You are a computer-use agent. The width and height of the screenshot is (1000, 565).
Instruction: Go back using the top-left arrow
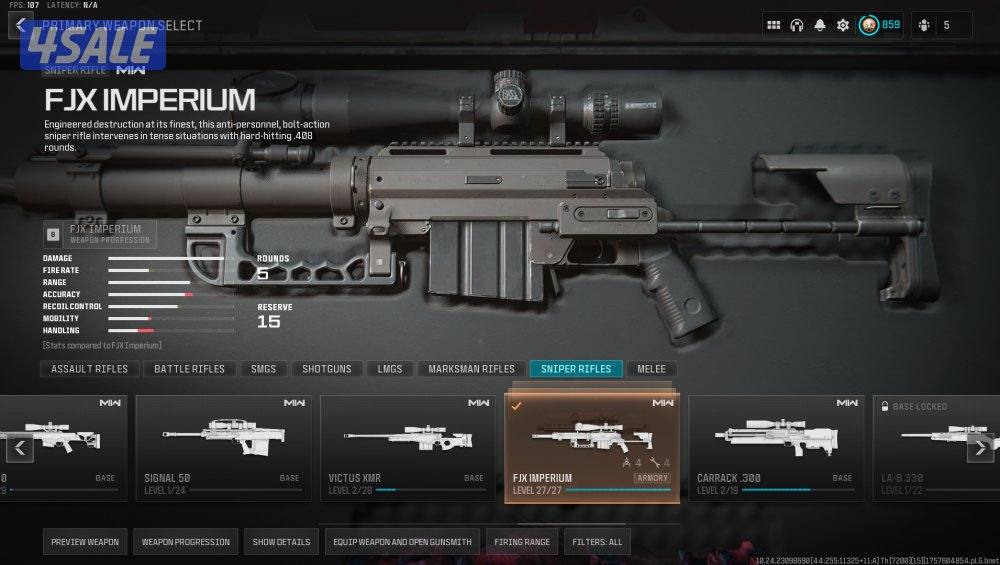[x=20, y=25]
